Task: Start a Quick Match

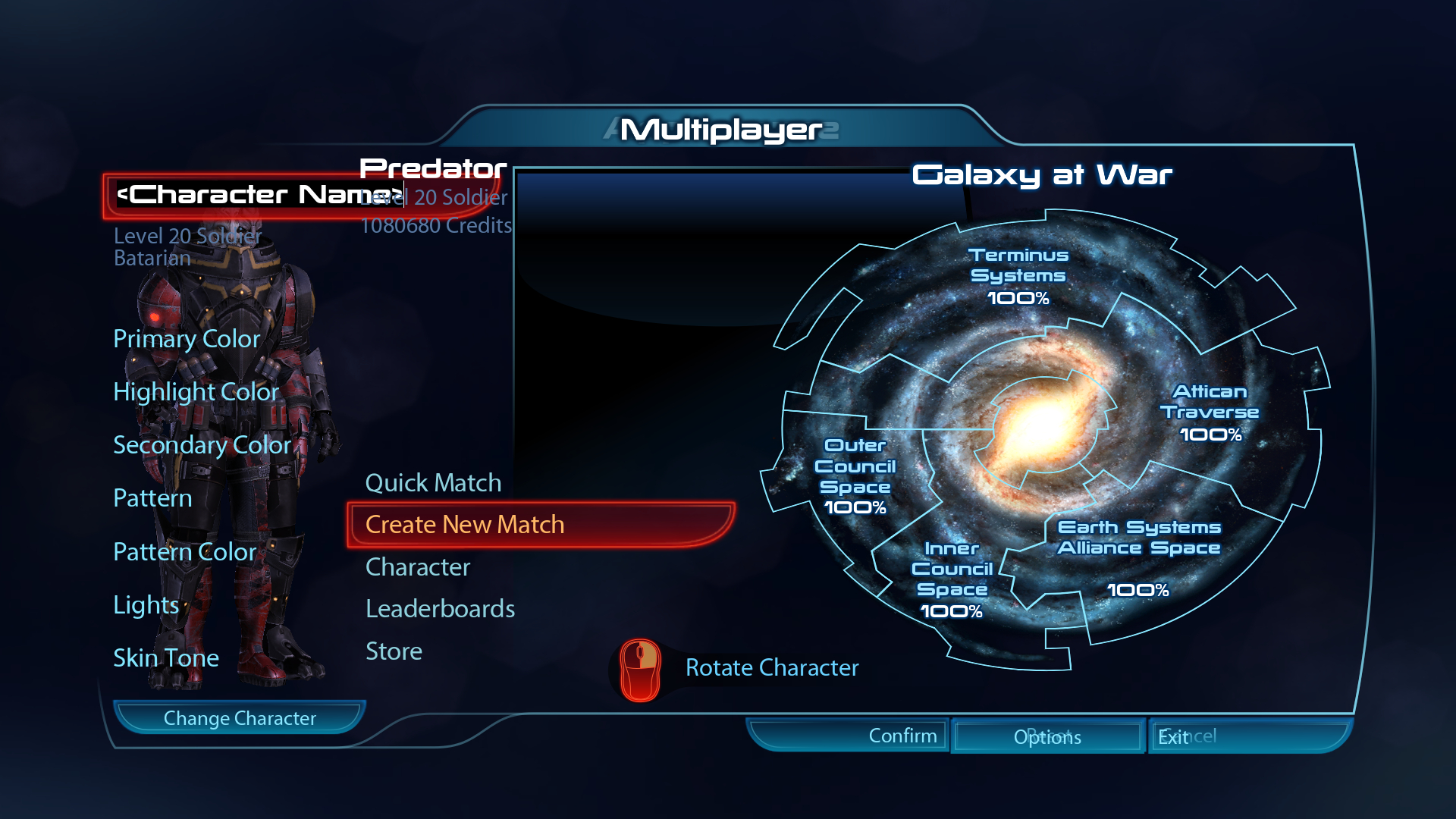Action: pyautogui.click(x=433, y=483)
